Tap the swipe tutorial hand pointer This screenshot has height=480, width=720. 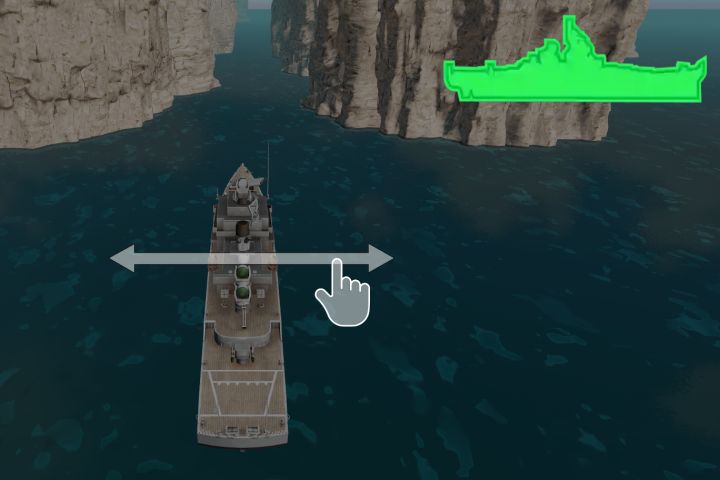tap(342, 293)
